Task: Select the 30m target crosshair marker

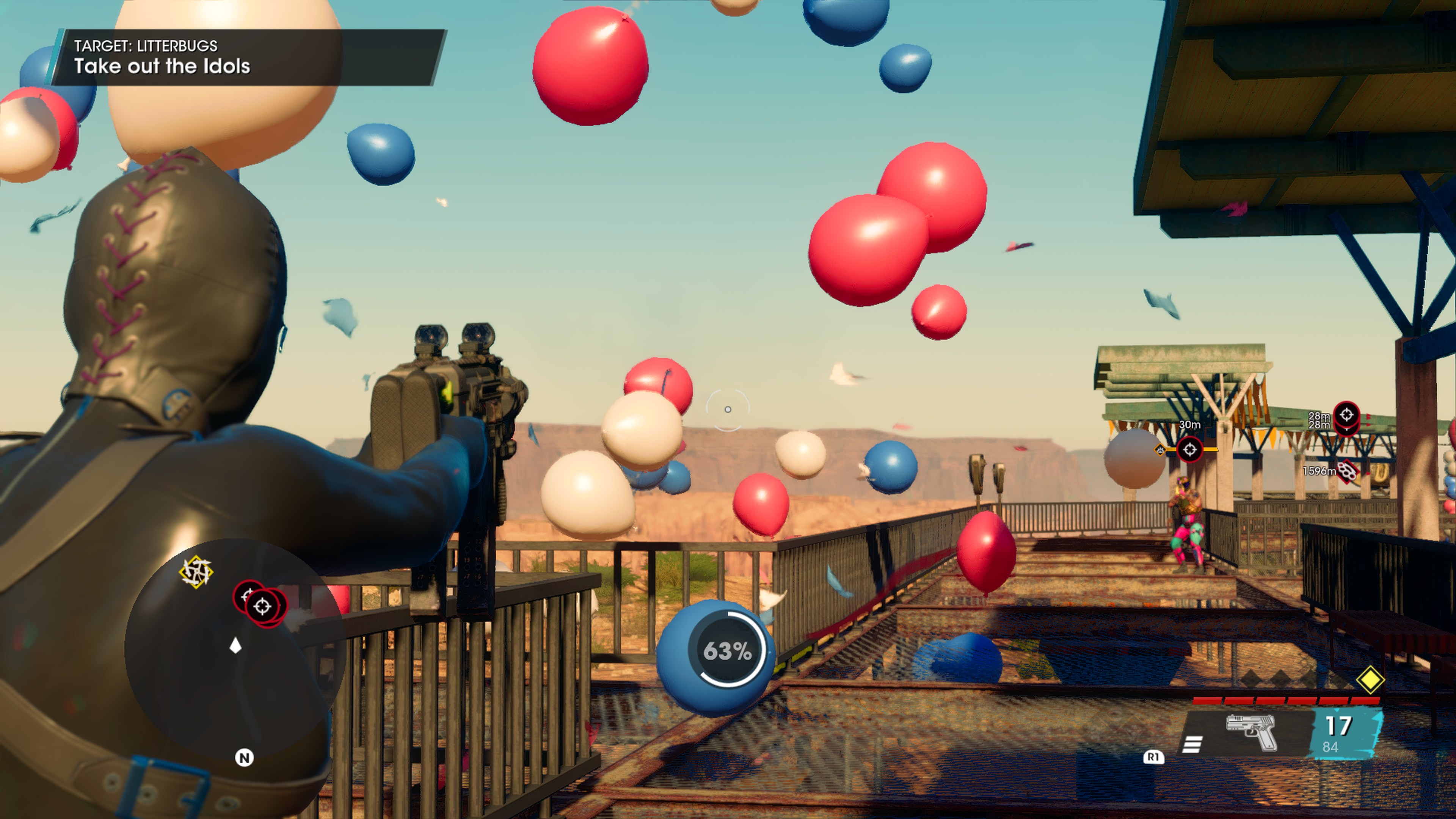Action: coord(1189,449)
